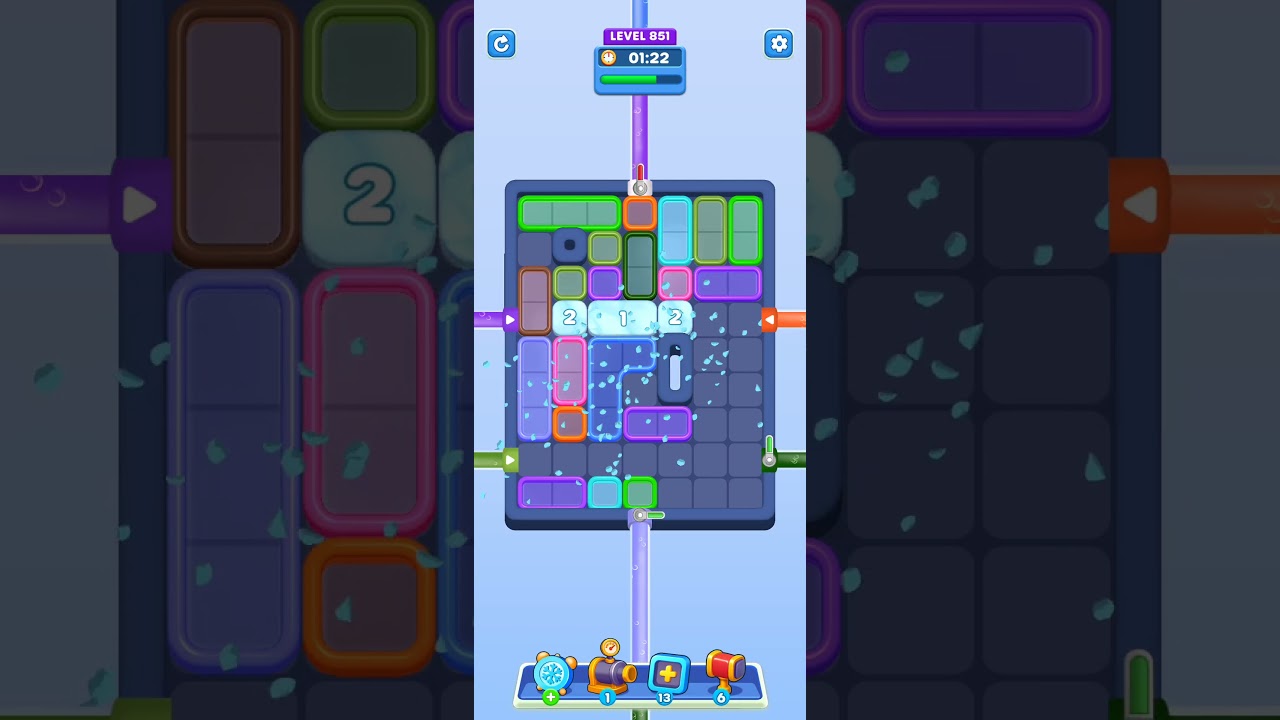Select the freeze clock booster
Image resolution: width=1280 pixels, height=720 pixels.
pos(552,675)
